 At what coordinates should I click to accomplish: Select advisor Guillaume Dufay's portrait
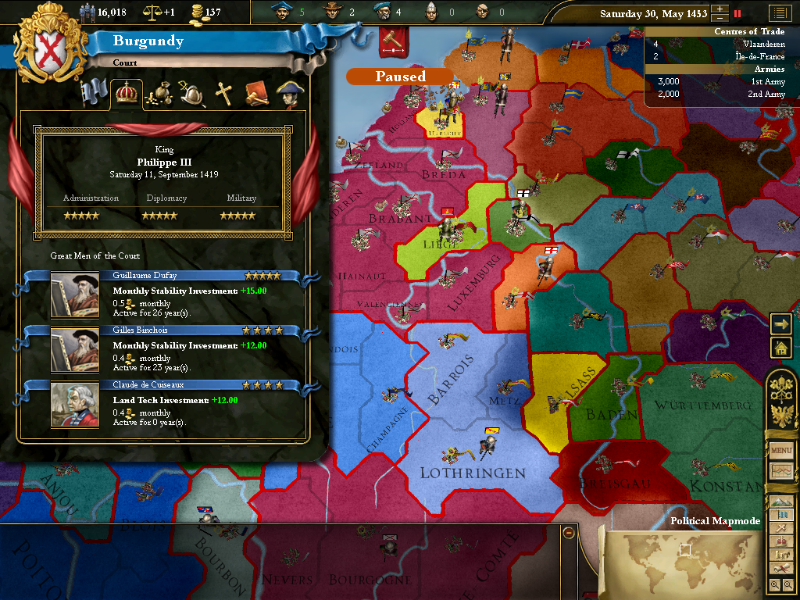click(75, 296)
